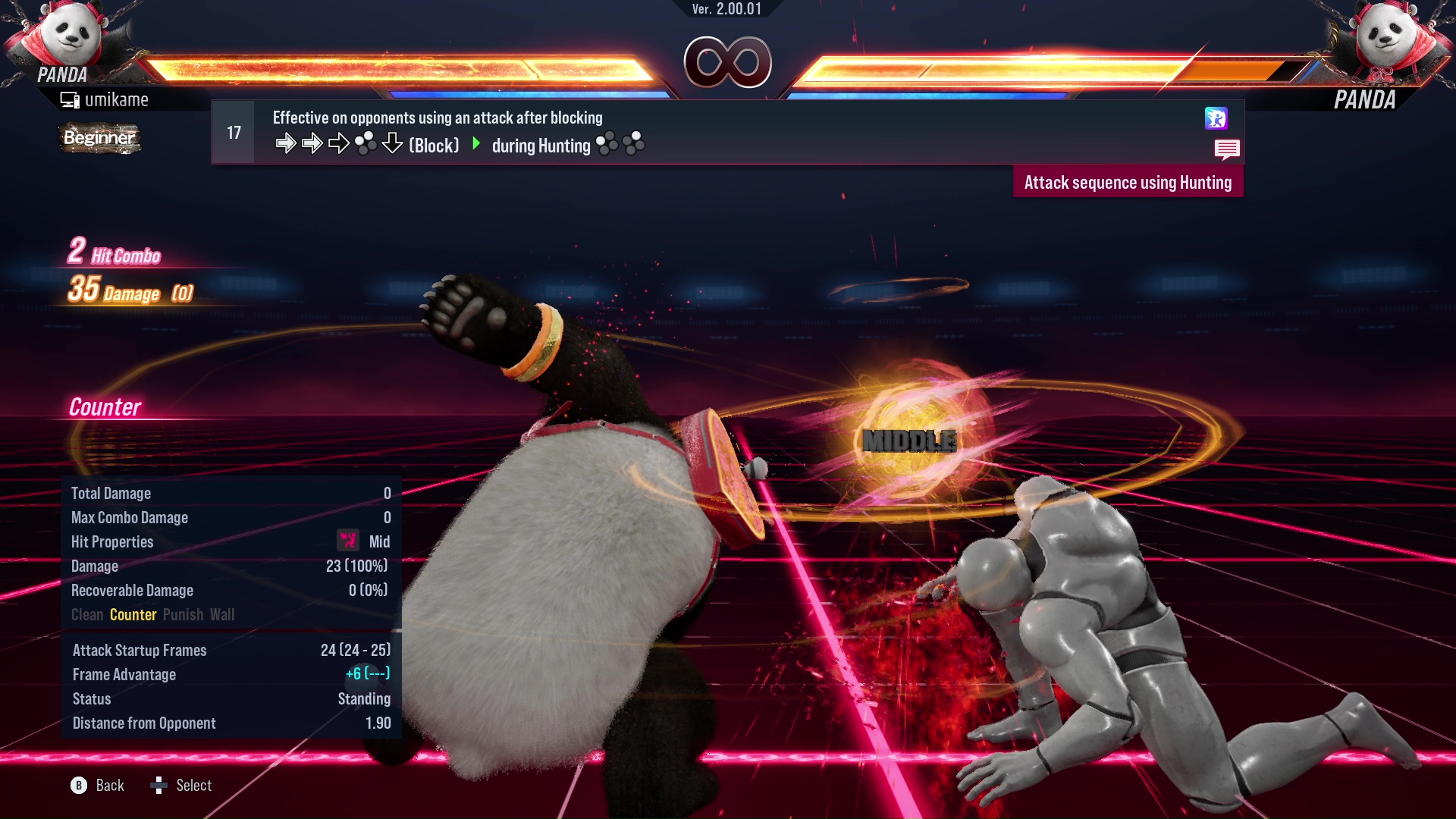Select challenge number 17 tile
This screenshot has height=819, width=1456.
[x=232, y=131]
